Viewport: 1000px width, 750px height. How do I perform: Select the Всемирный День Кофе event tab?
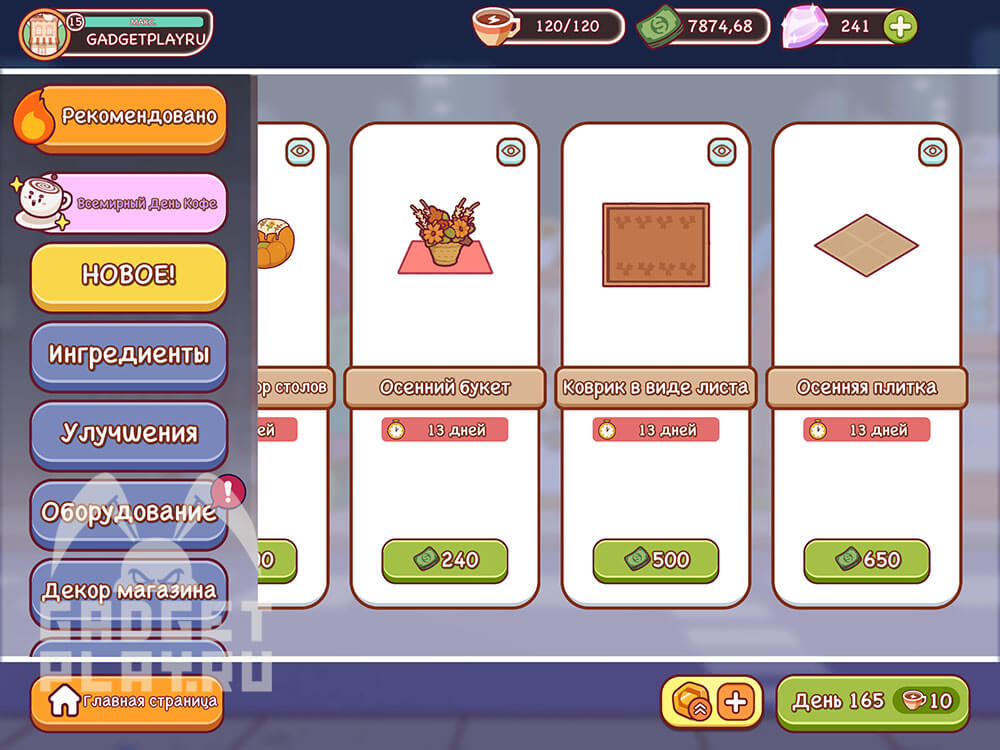[128, 203]
